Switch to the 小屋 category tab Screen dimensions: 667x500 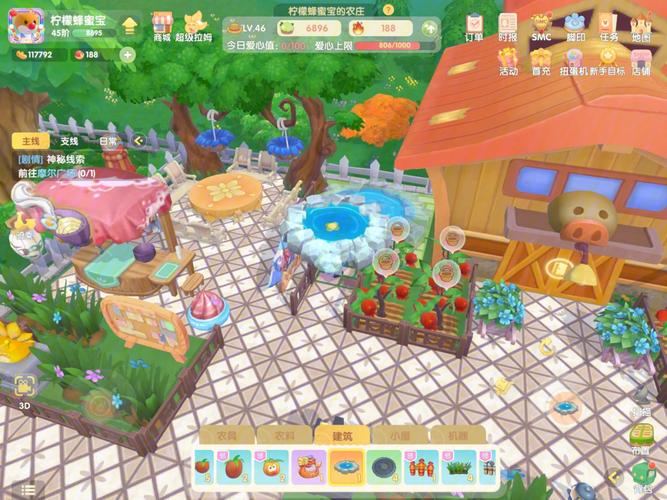[398, 436]
